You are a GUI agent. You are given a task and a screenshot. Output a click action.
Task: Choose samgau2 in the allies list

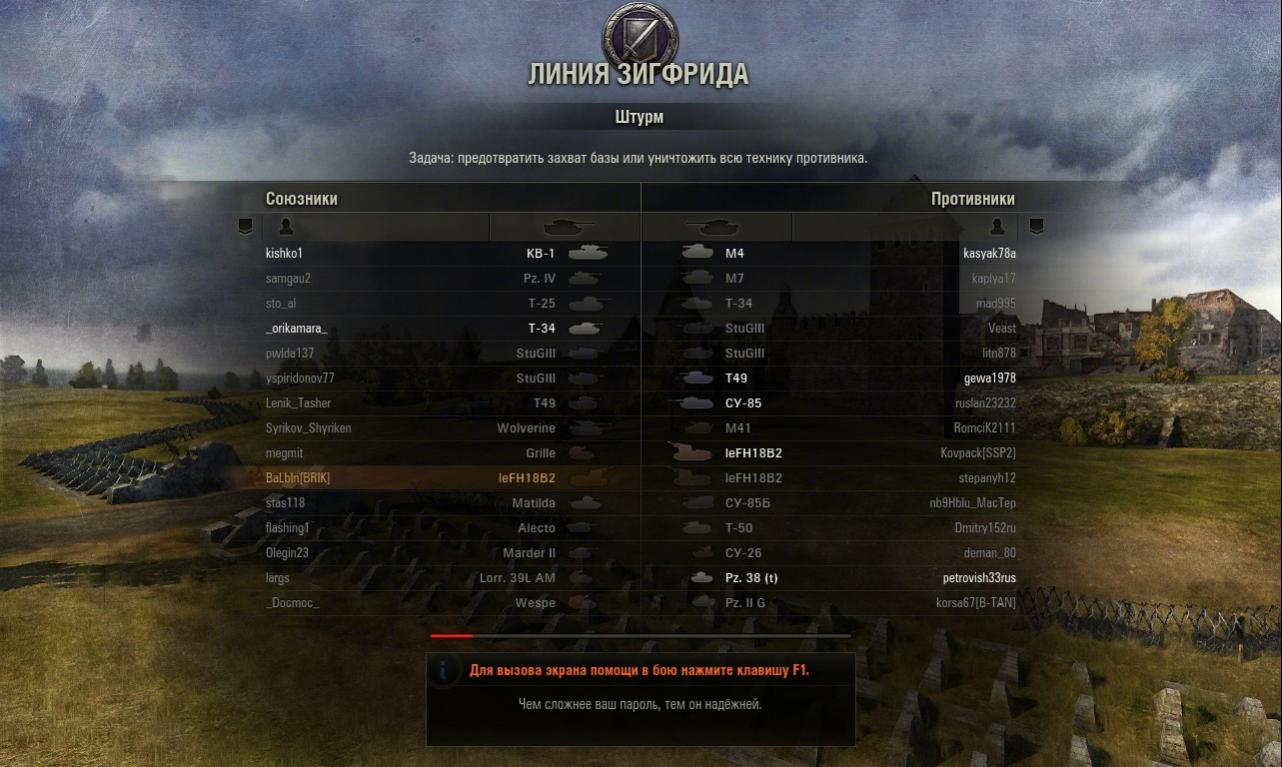tap(289, 279)
